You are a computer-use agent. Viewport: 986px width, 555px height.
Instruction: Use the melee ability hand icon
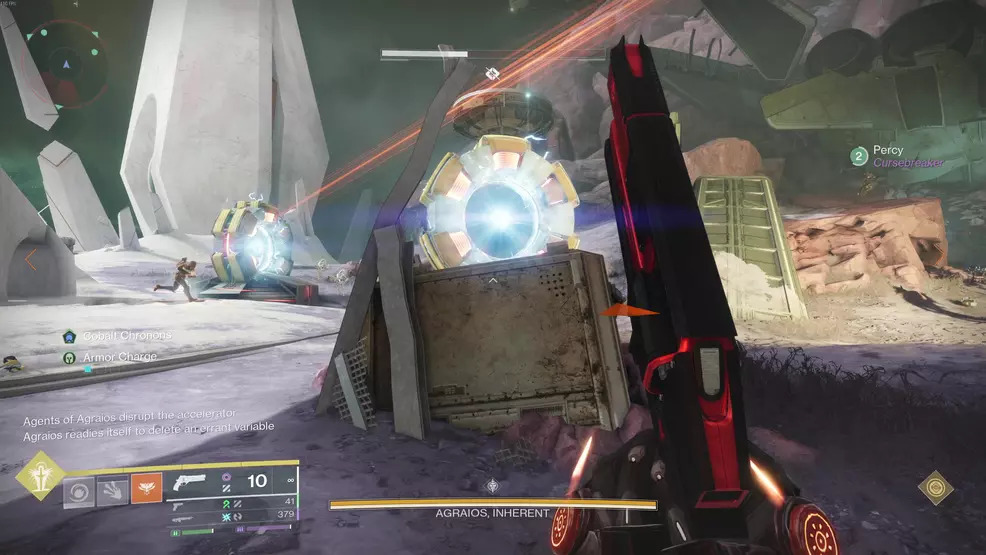[x=113, y=490]
